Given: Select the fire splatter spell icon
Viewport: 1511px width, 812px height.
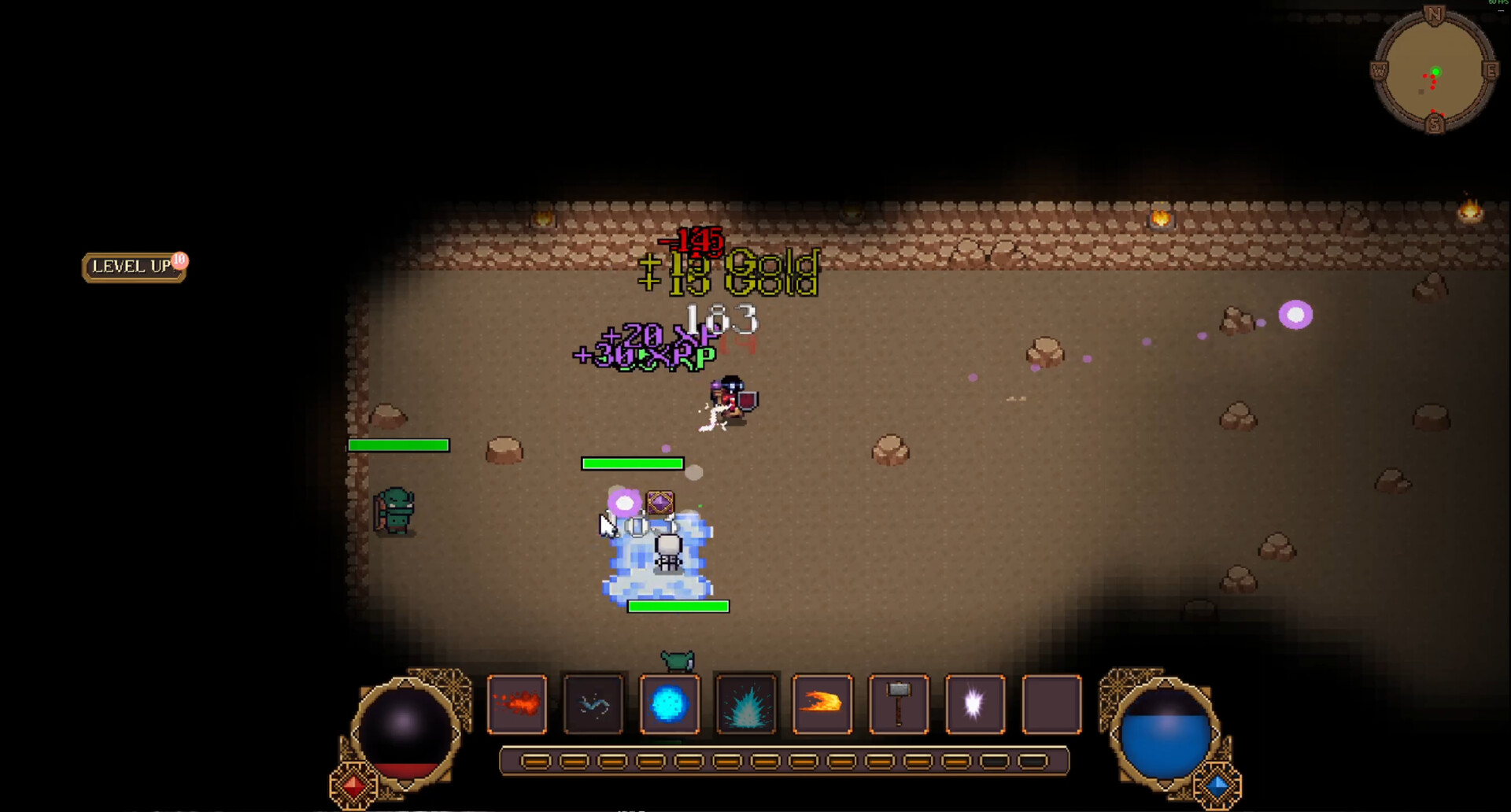Looking at the screenshot, I should click(519, 704).
